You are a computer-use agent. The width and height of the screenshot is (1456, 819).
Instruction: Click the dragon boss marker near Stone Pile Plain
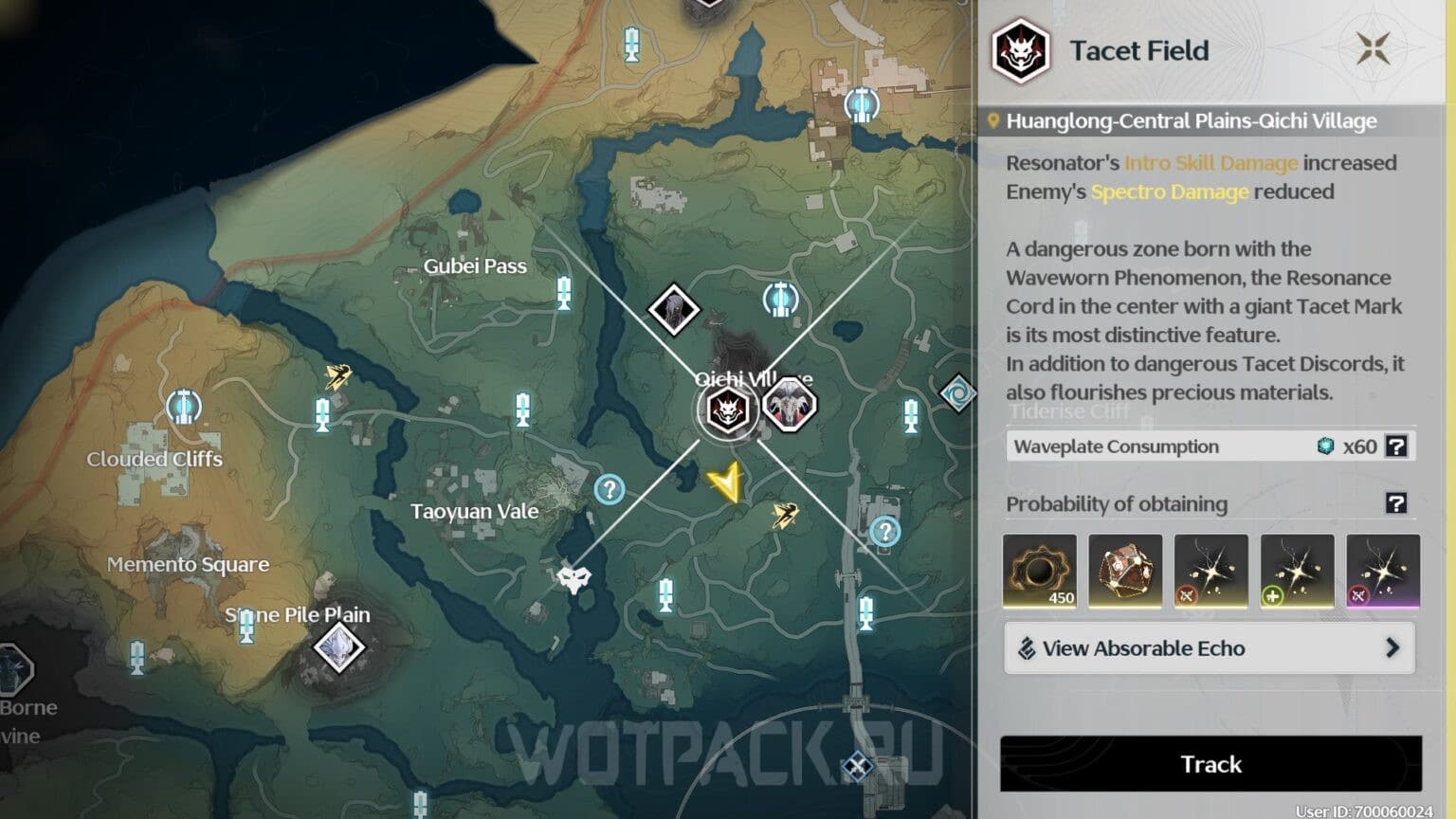pyautogui.click(x=339, y=648)
